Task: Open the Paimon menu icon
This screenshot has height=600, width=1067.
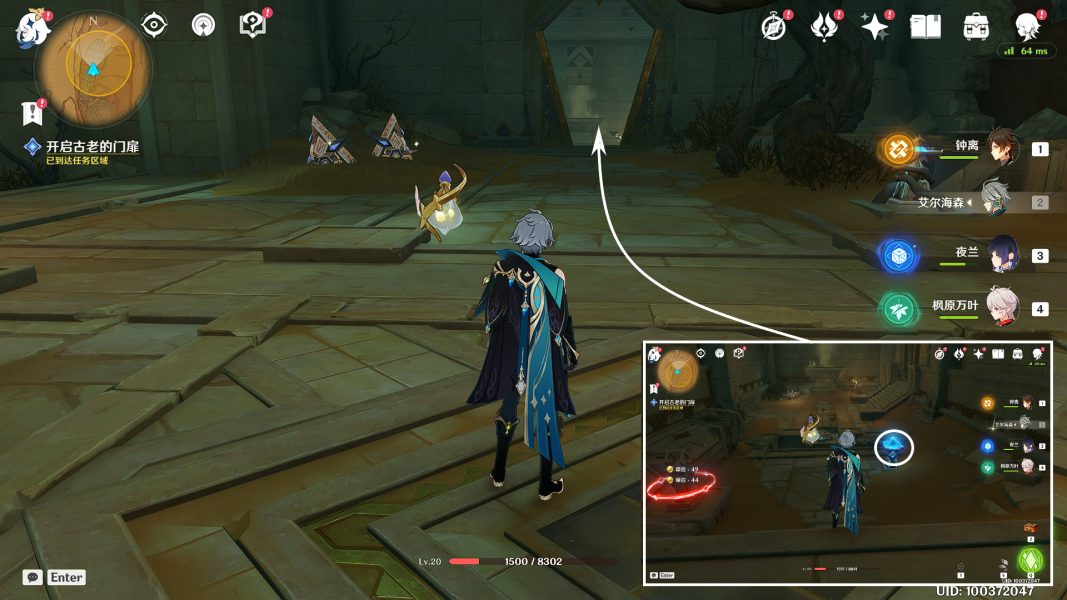Action: click(x=32, y=29)
